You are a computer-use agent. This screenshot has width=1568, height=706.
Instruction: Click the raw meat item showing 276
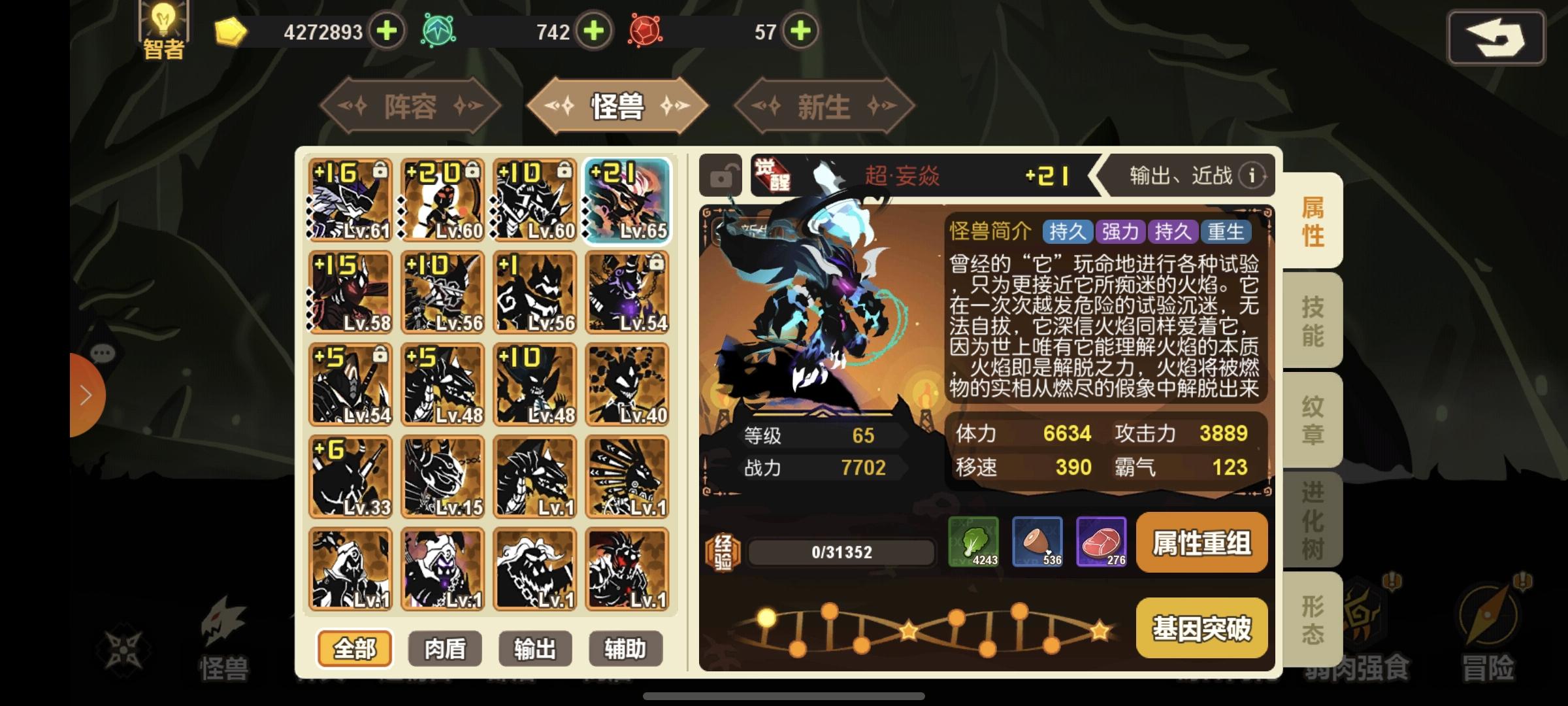(x=1102, y=543)
